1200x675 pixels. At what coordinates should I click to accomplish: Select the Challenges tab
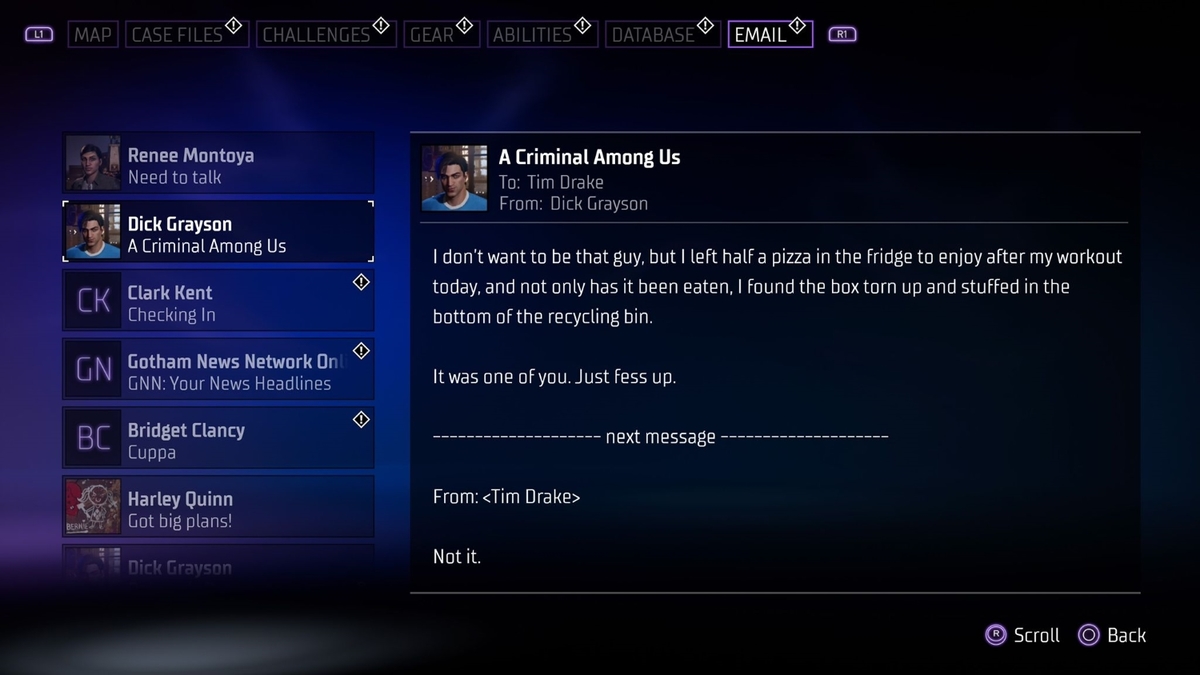coord(316,35)
